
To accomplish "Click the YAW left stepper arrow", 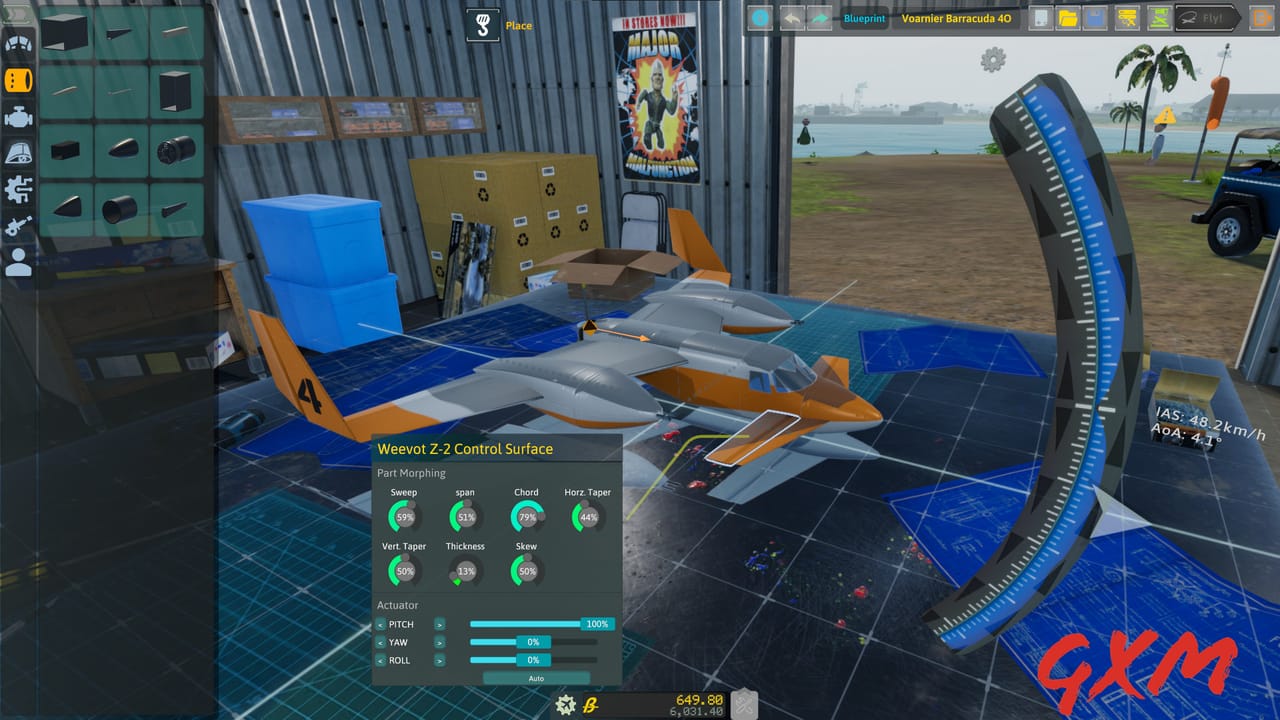I will pyautogui.click(x=380, y=642).
